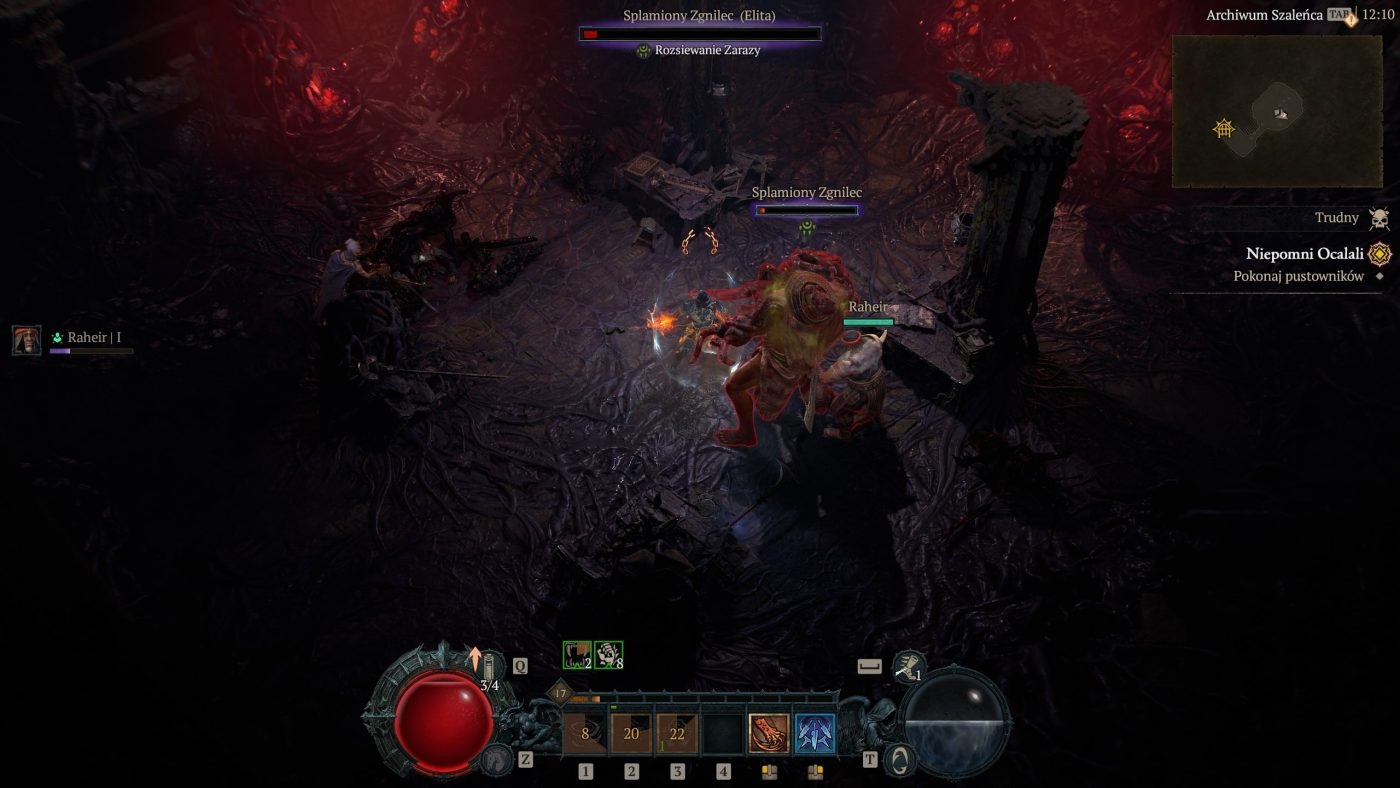The image size is (1400, 788).
Task: Click the level 17 badge
Action: pyautogui.click(x=559, y=693)
